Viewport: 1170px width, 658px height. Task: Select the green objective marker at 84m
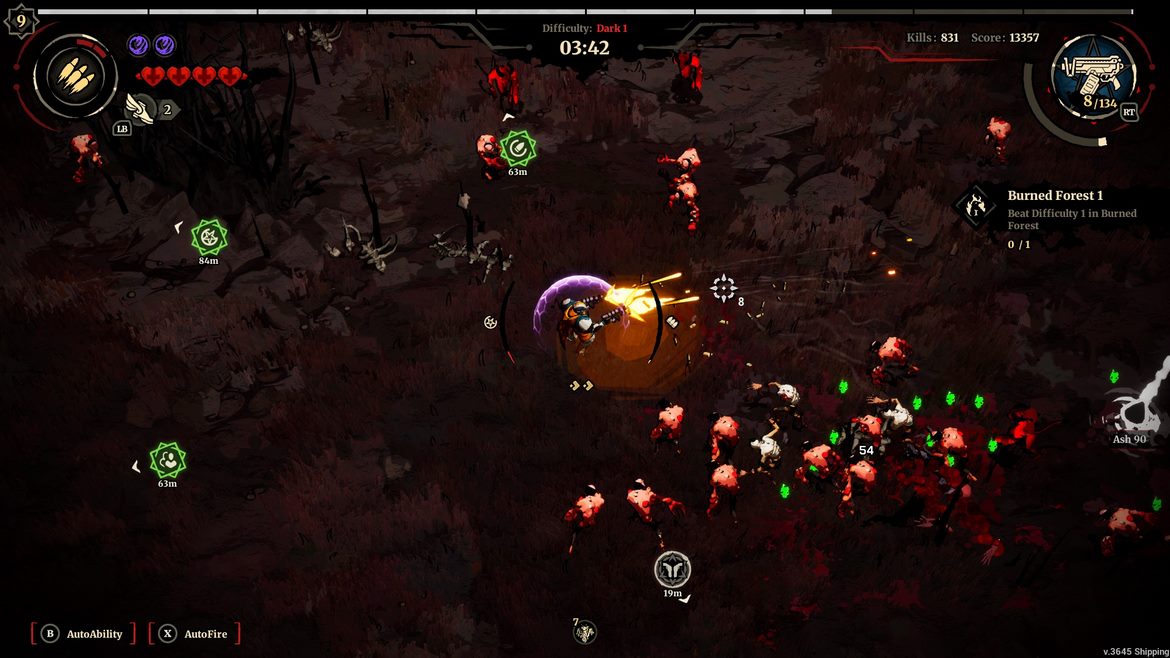click(209, 237)
